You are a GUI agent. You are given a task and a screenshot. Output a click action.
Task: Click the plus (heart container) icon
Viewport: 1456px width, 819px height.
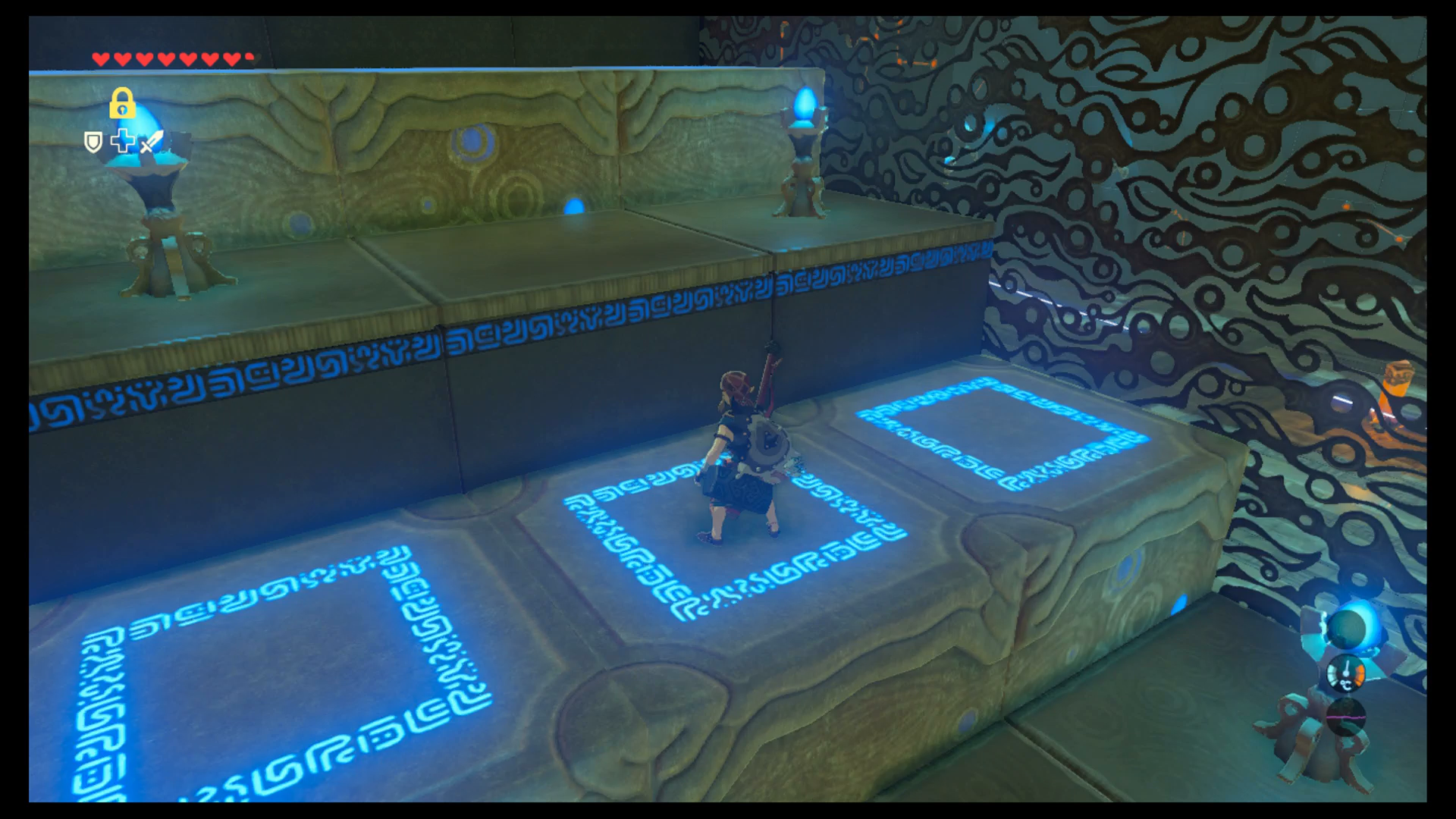click(122, 141)
